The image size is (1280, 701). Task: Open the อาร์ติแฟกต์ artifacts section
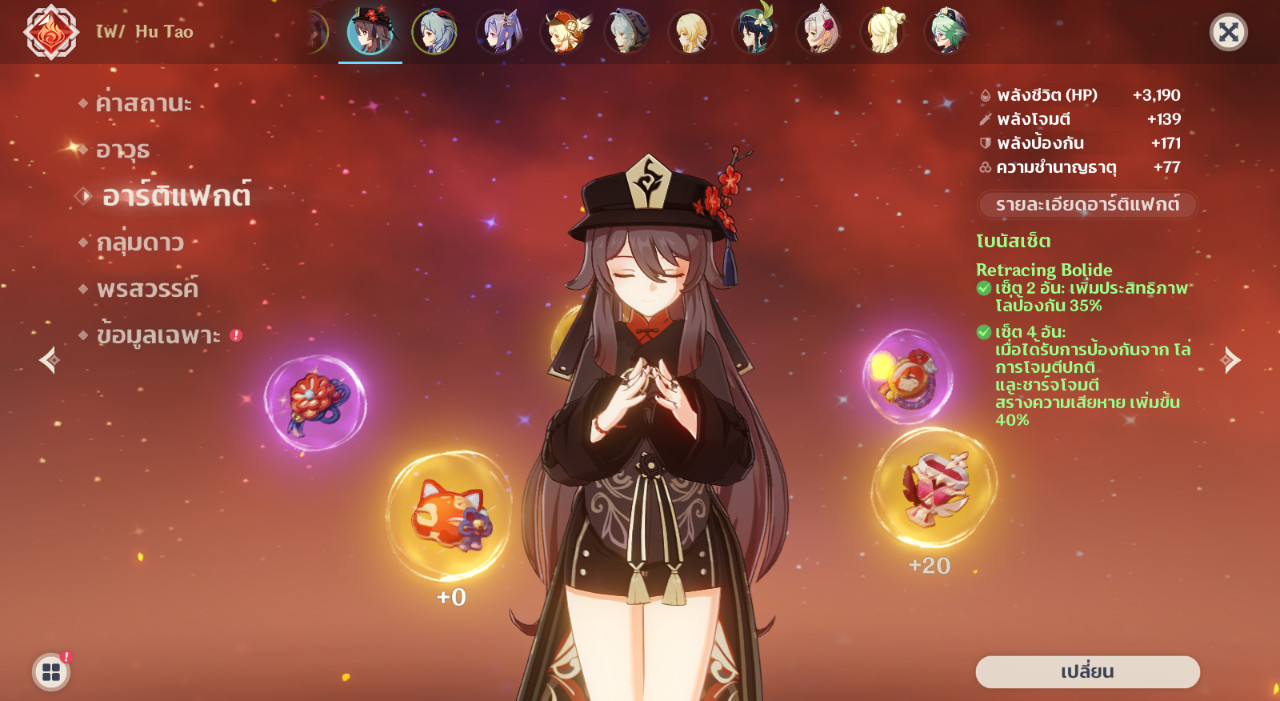(x=175, y=196)
